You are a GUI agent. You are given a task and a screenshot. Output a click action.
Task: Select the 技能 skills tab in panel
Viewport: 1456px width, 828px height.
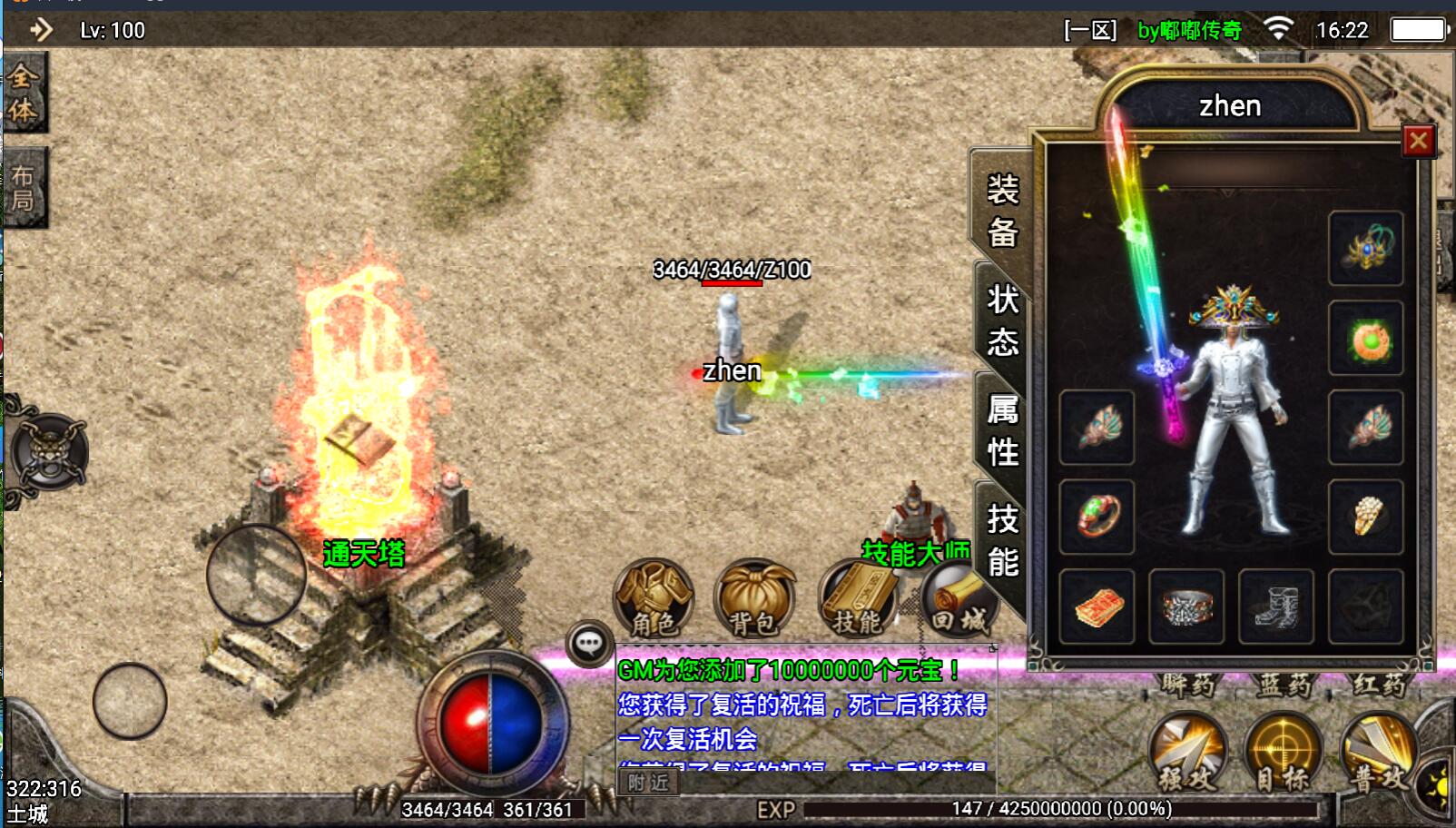point(1002,540)
